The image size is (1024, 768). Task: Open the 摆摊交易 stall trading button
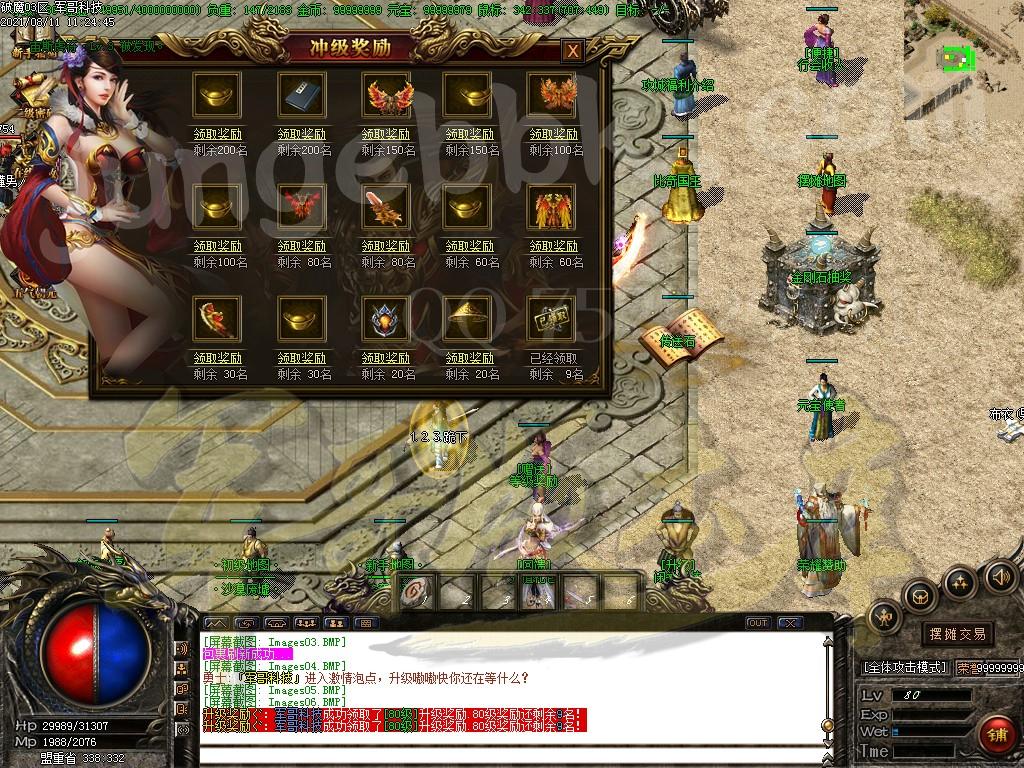tap(957, 634)
